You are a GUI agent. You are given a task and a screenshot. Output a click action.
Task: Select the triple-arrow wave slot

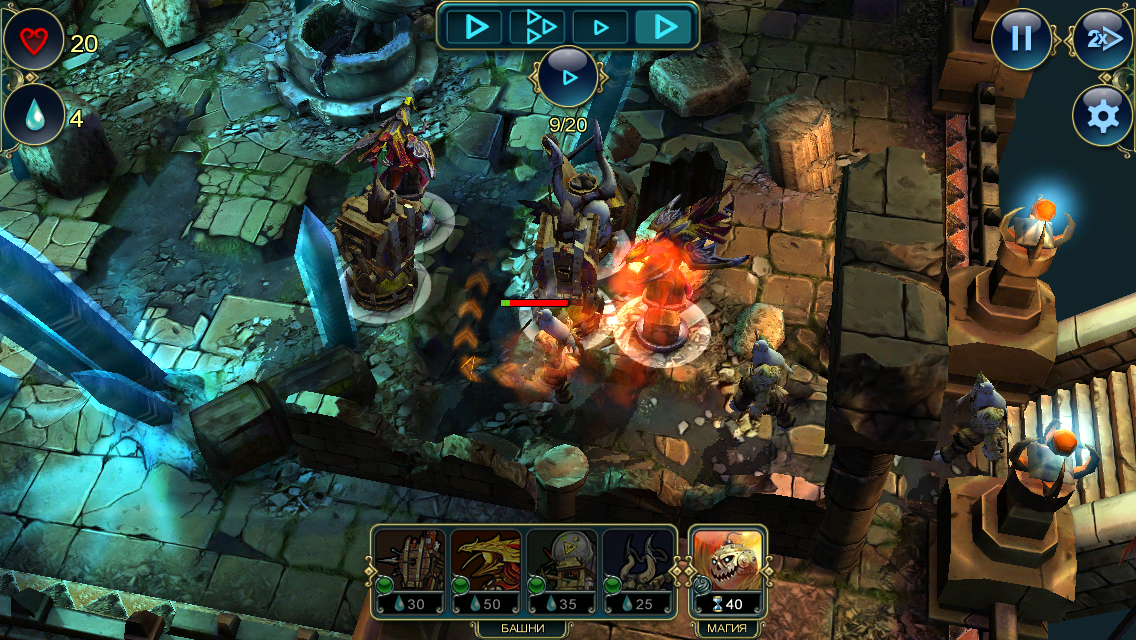[538, 26]
